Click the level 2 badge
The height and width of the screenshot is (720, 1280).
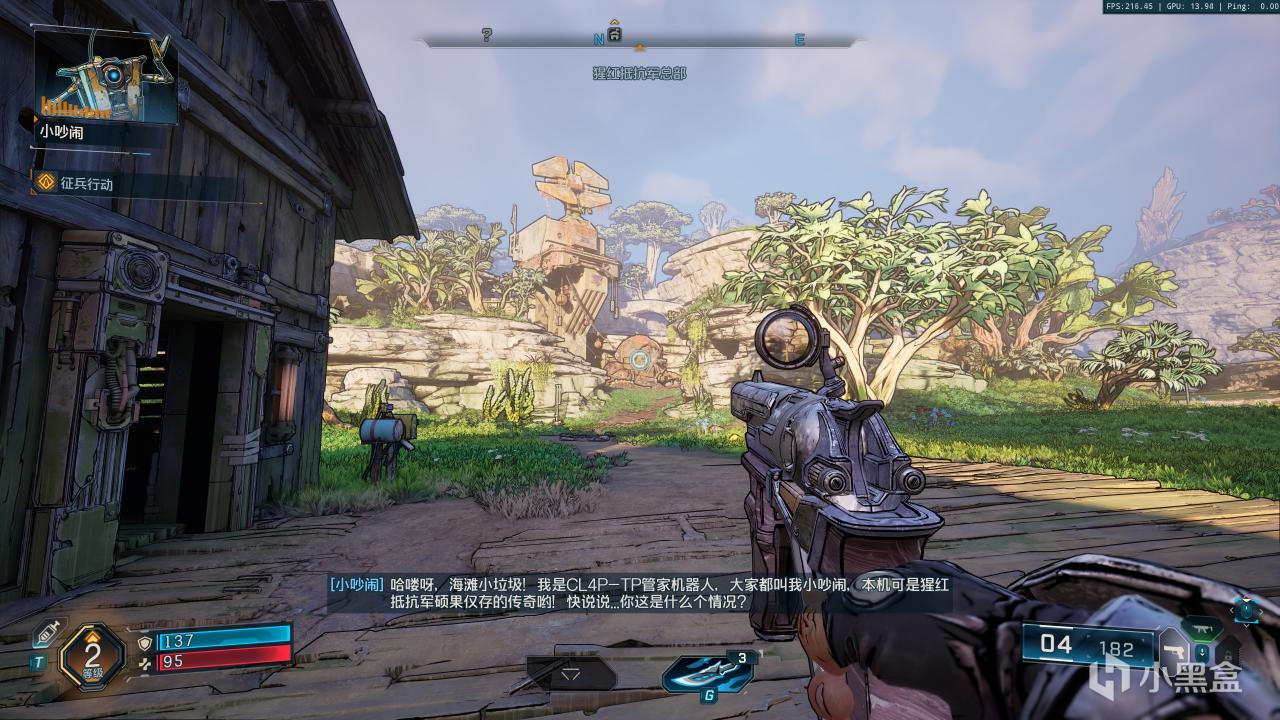(x=92, y=656)
